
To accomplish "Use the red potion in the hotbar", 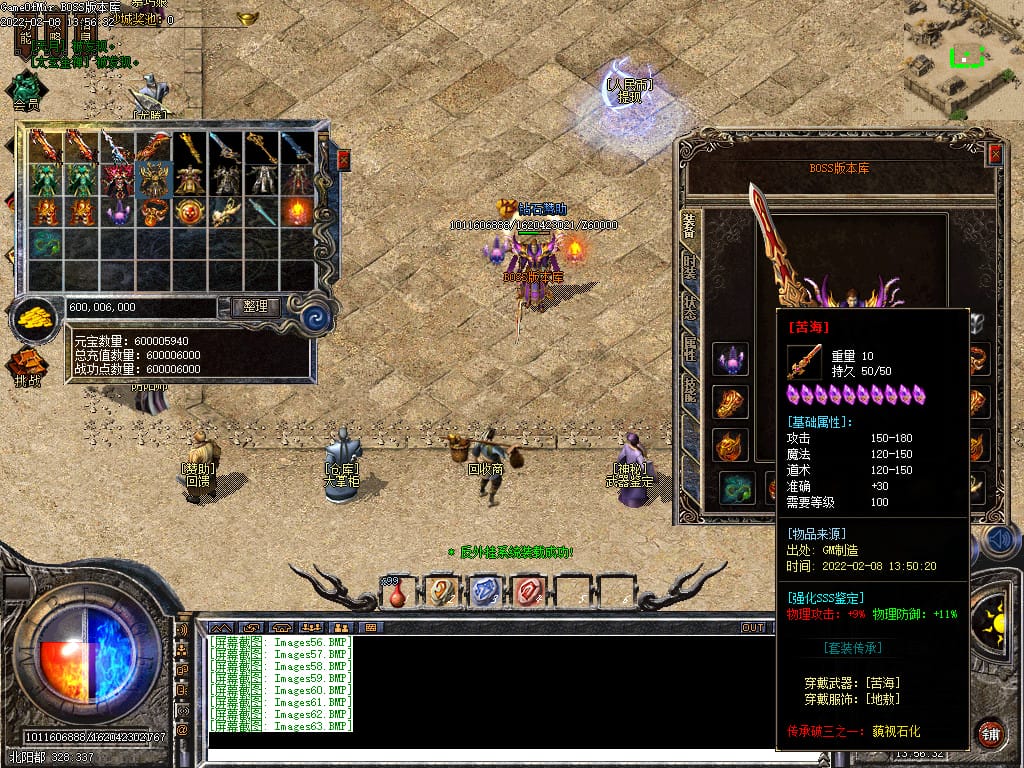I will pos(398,592).
